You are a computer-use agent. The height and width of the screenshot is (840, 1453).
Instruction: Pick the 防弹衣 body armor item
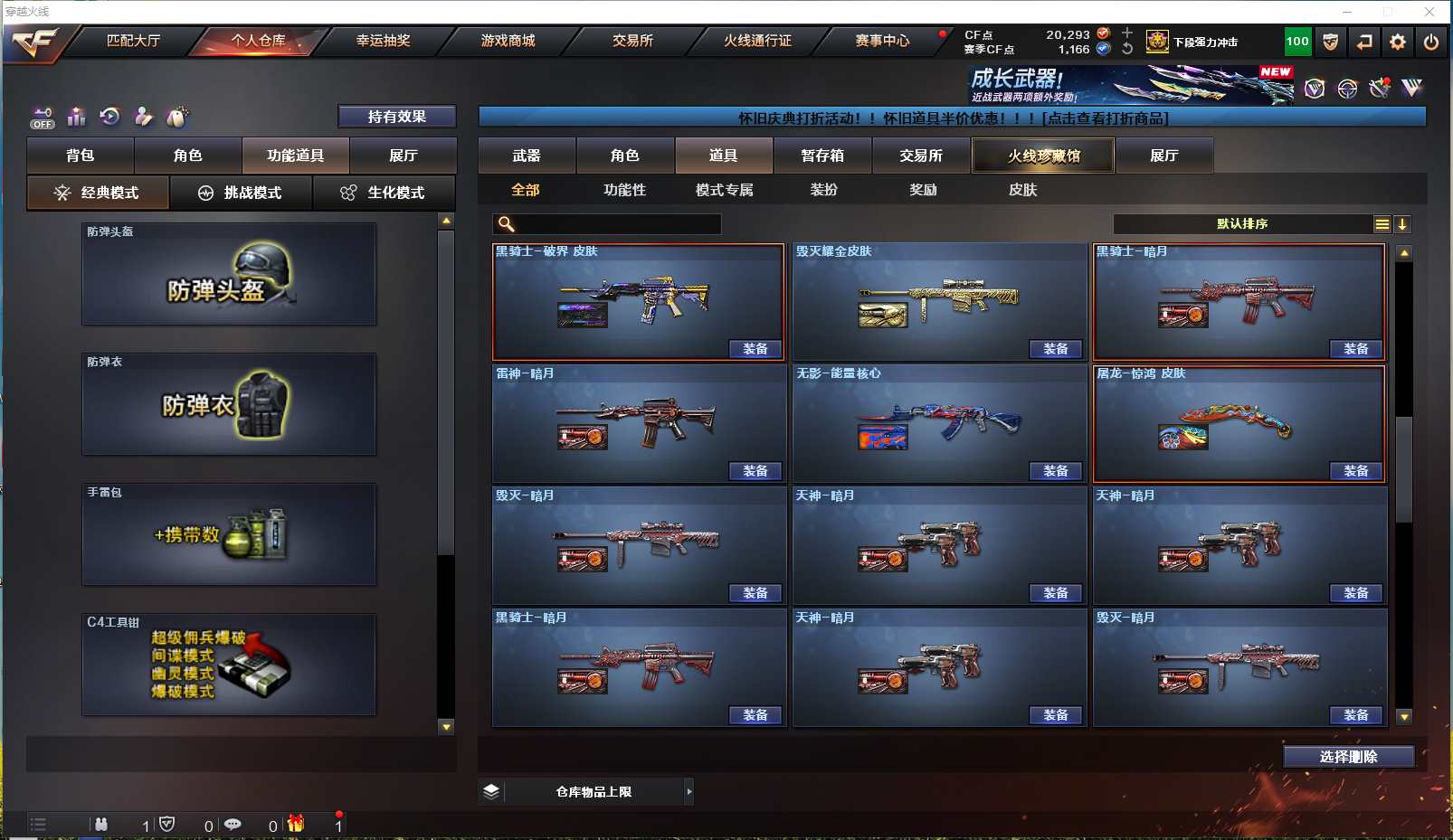pyautogui.click(x=229, y=404)
